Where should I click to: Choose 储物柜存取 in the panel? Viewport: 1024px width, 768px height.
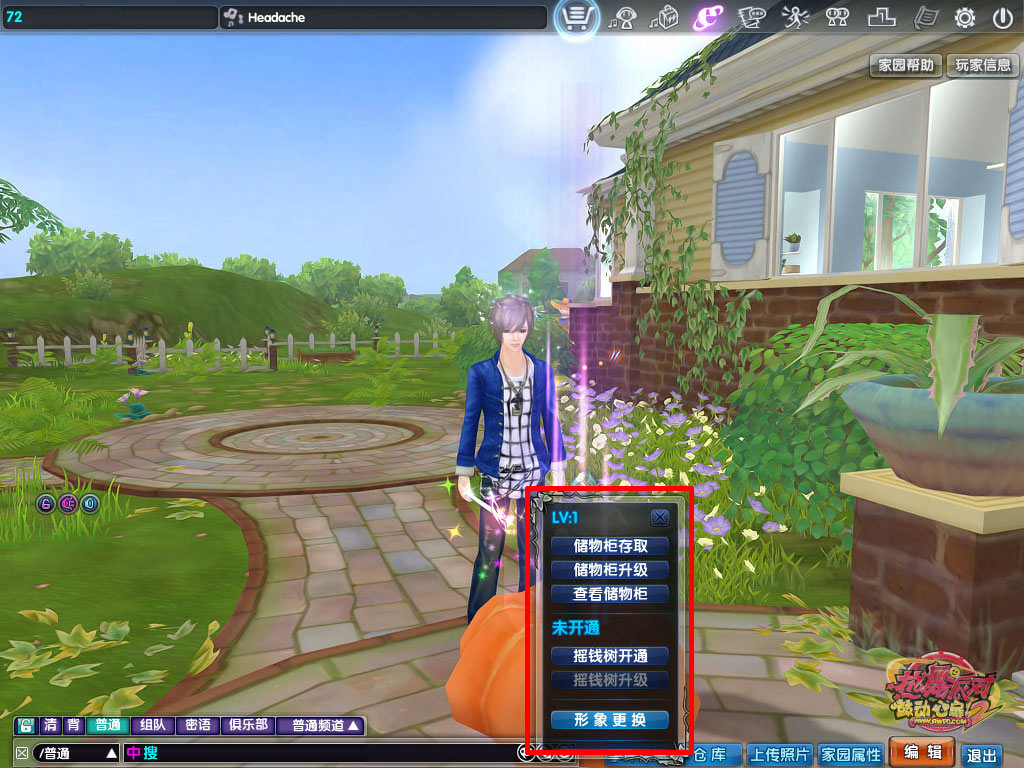click(x=610, y=546)
